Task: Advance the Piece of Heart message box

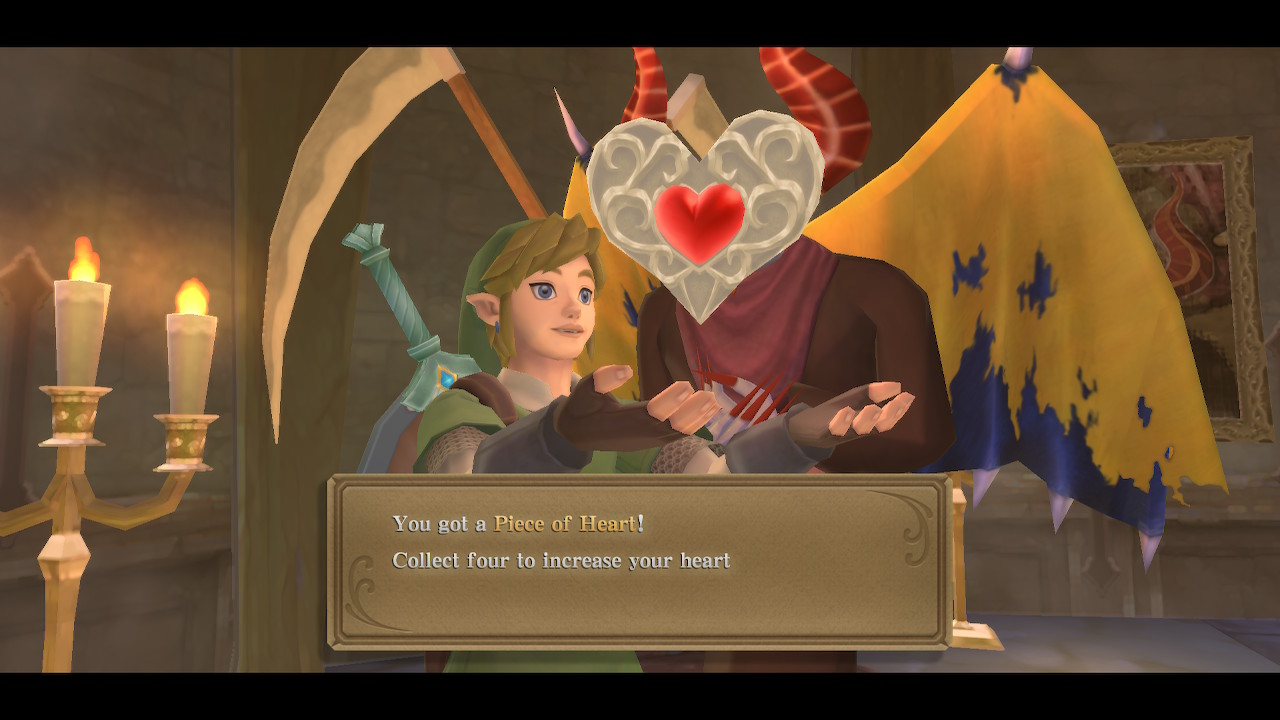Action: [x=639, y=562]
